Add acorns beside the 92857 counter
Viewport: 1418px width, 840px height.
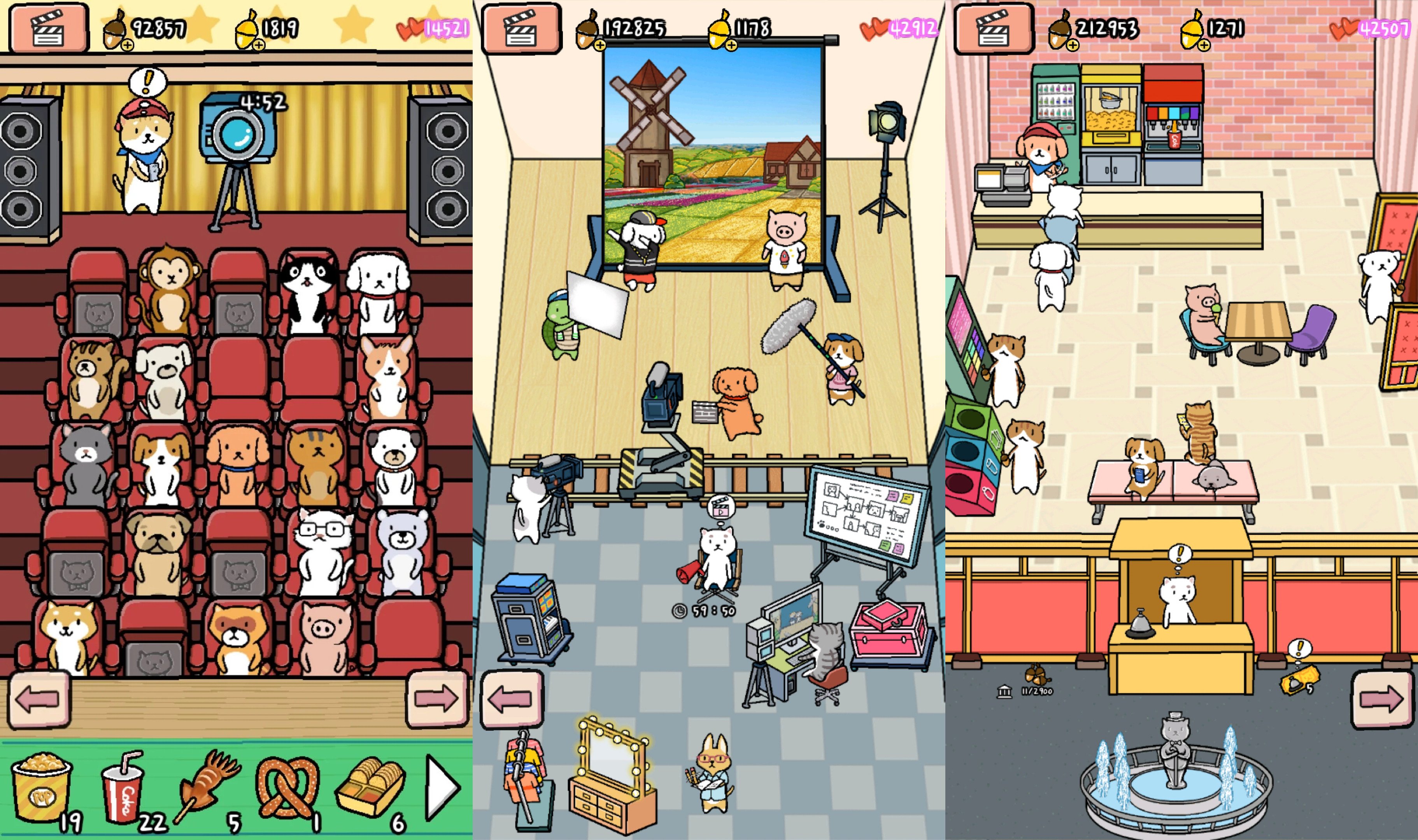pyautogui.click(x=127, y=45)
